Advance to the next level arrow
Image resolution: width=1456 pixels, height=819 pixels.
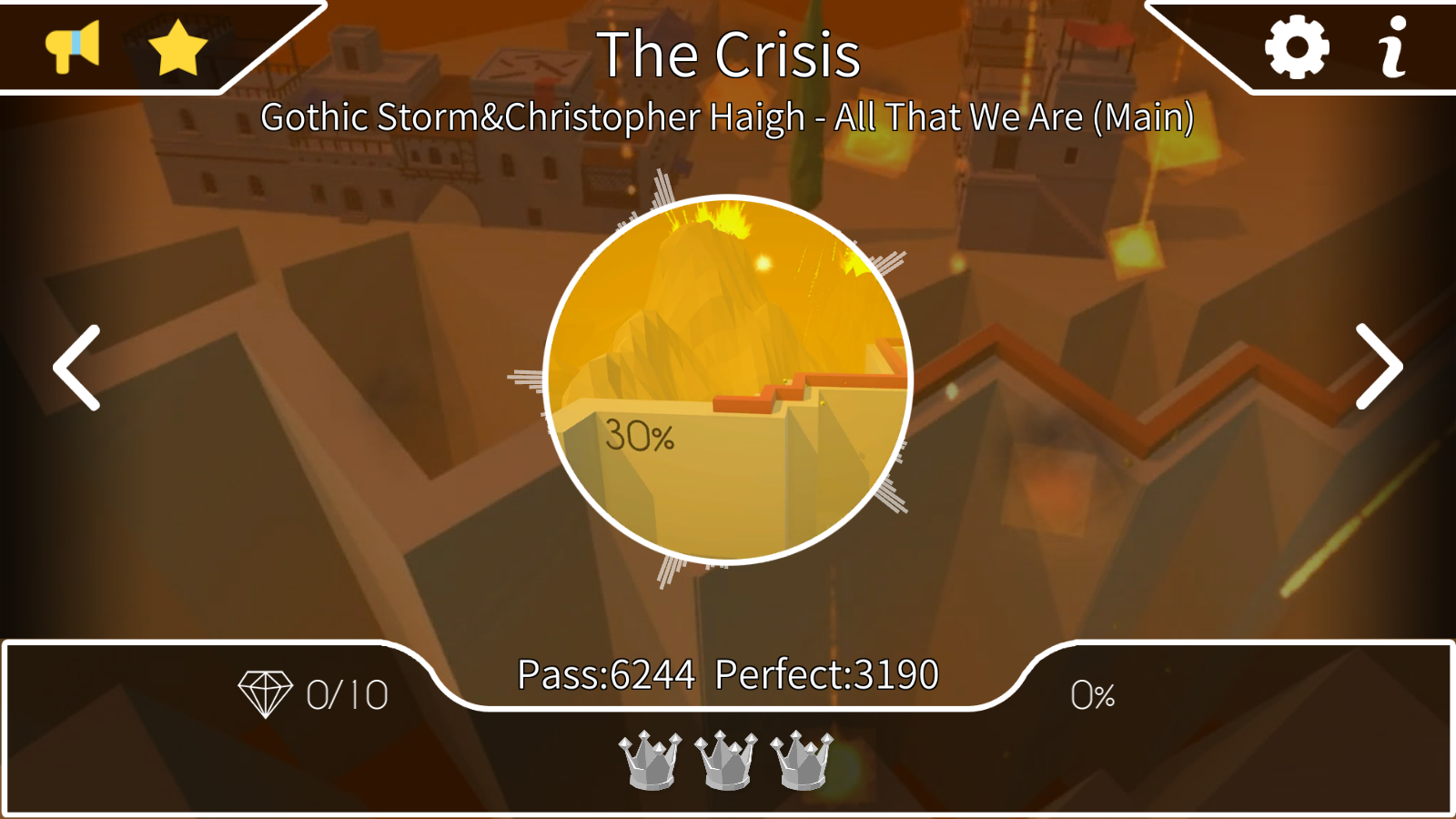click(1378, 367)
